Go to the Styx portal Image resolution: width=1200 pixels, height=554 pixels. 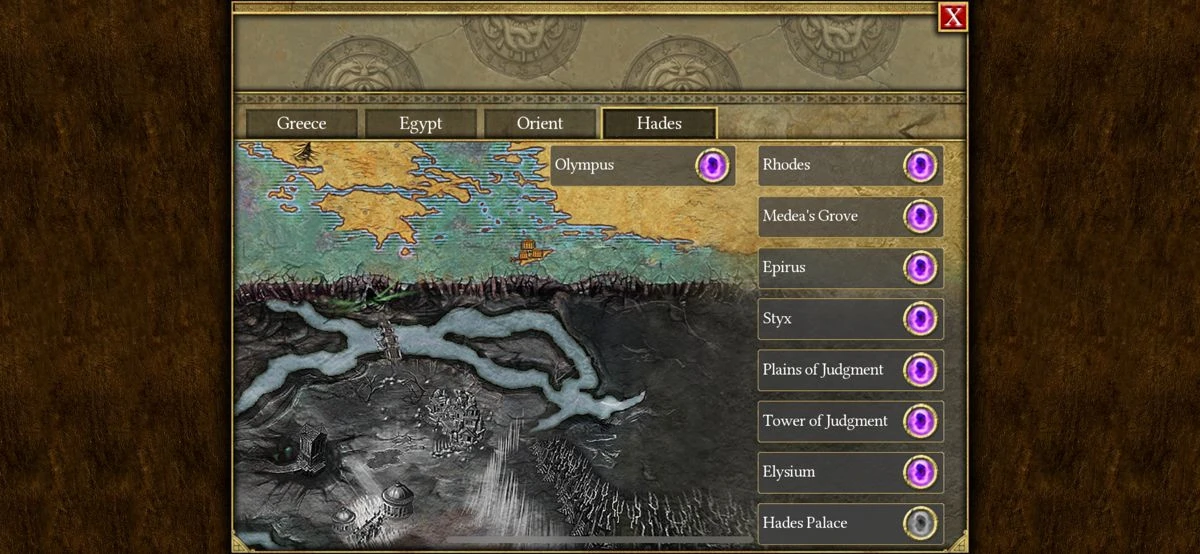coord(850,319)
